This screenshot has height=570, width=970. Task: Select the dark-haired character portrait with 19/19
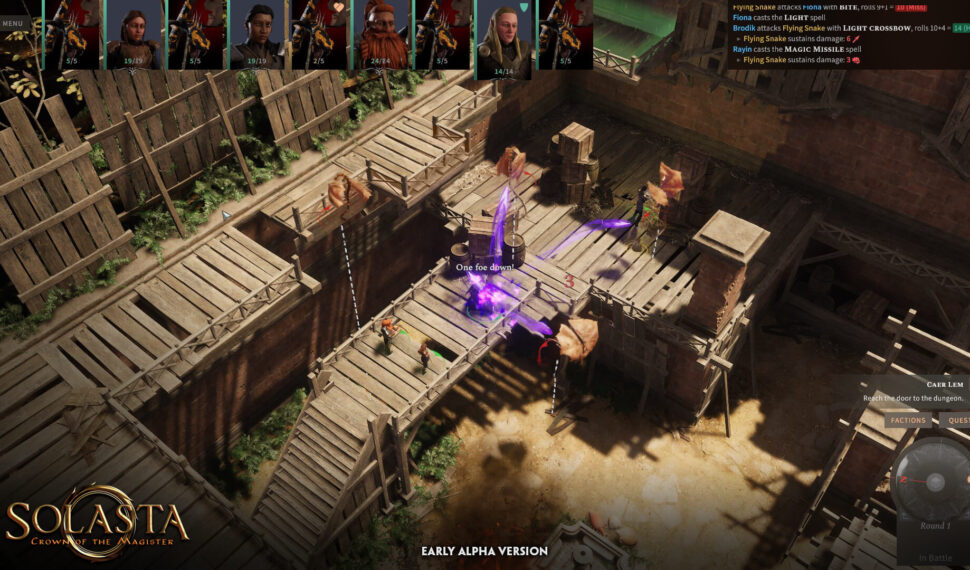[x=257, y=33]
